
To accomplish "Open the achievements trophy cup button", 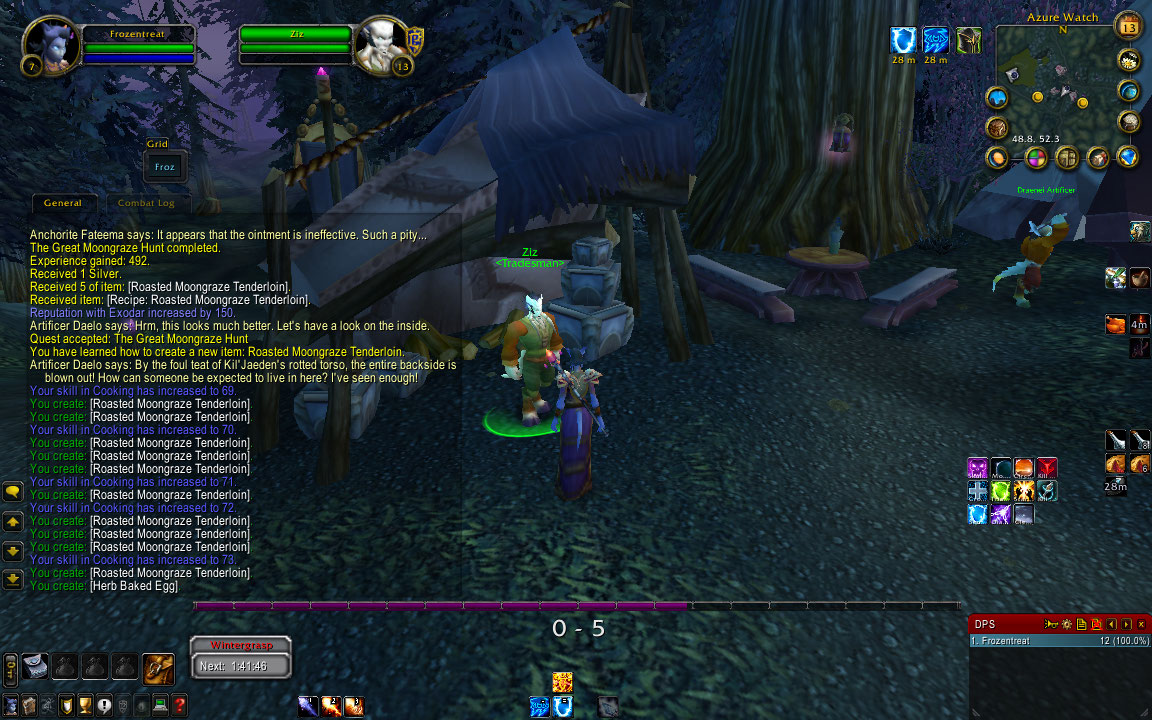I will pos(86,705).
